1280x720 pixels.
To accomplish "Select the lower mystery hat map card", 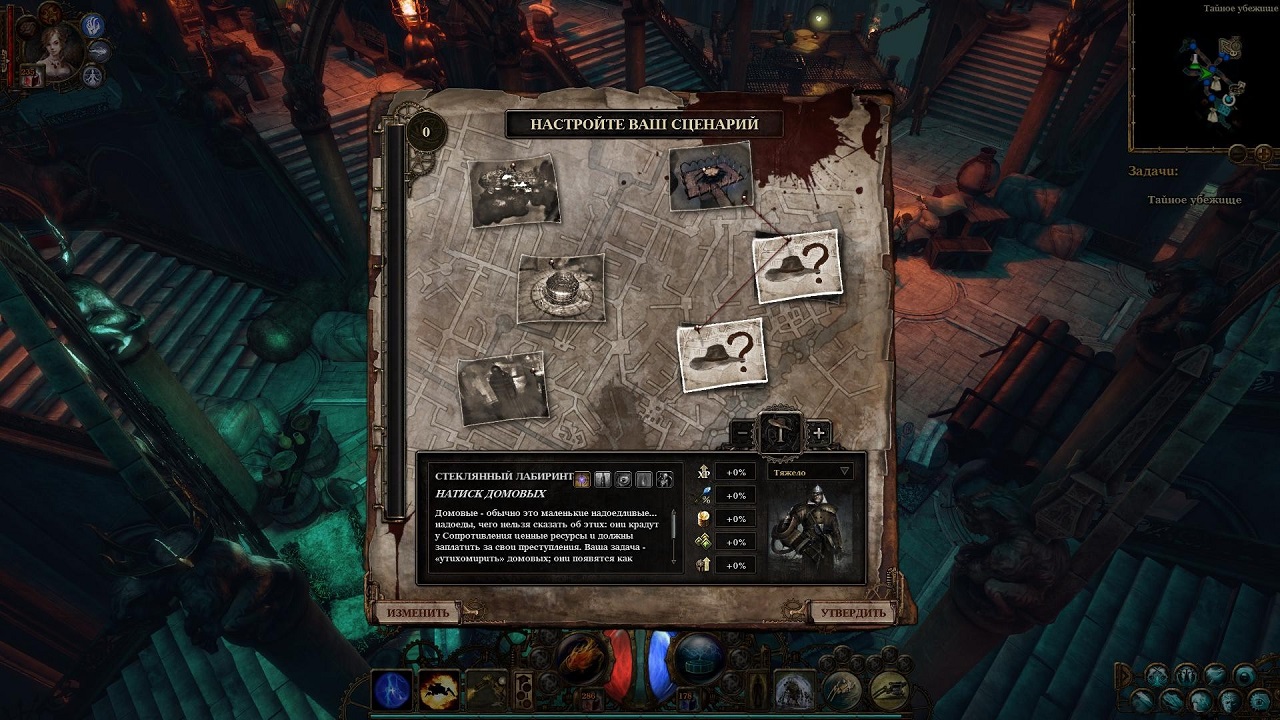I will pyautogui.click(x=721, y=354).
